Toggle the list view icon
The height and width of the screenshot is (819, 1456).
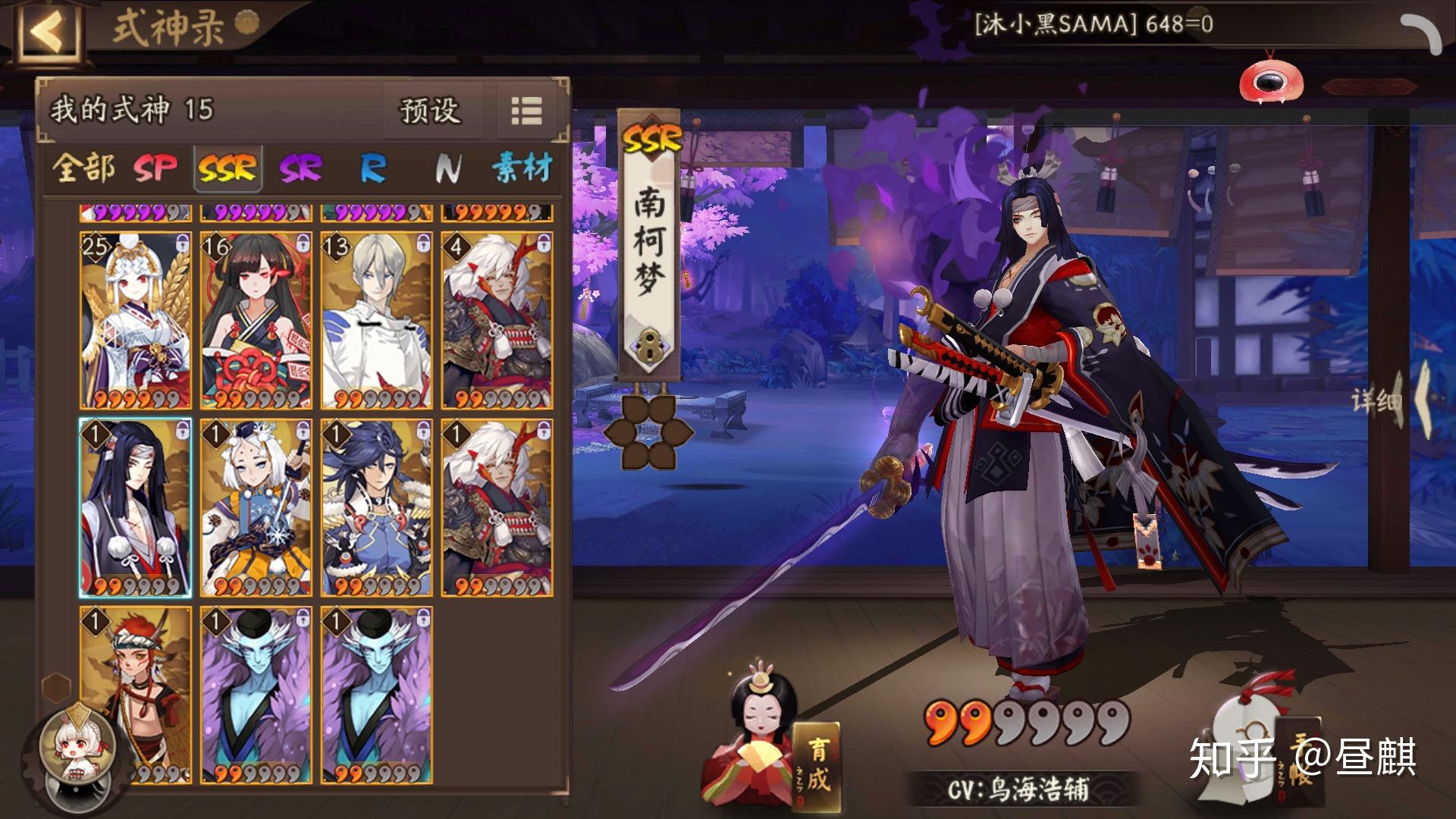[526, 111]
